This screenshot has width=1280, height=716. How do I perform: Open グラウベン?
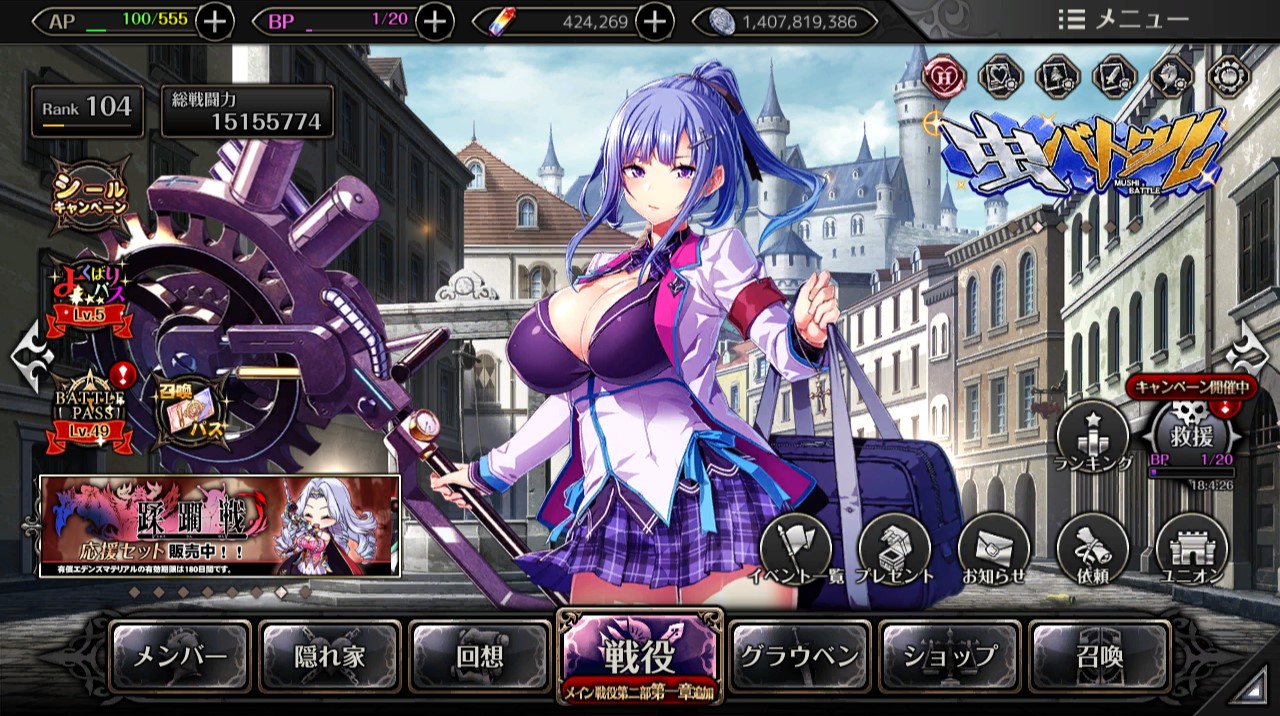tap(799, 657)
